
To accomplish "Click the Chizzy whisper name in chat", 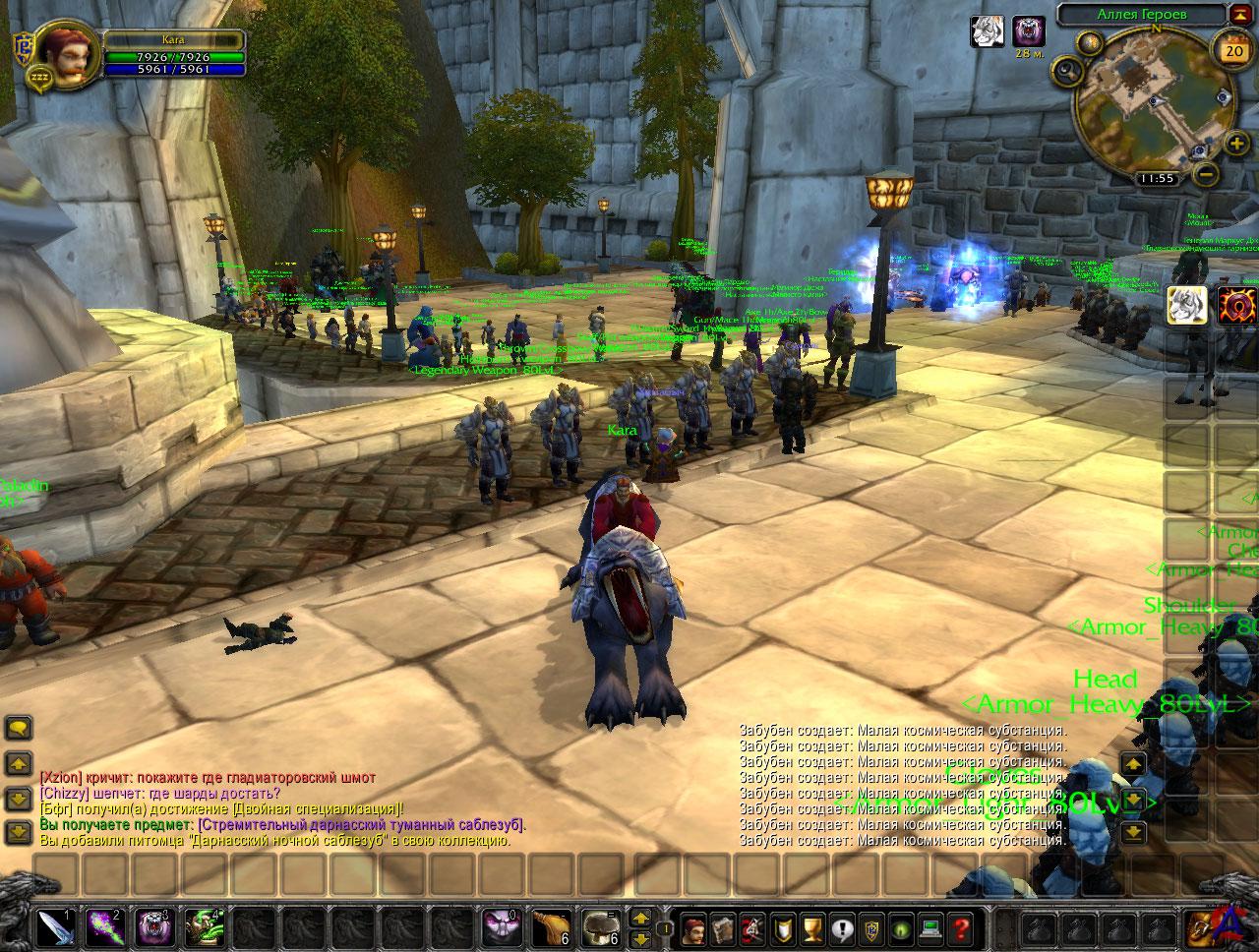I will point(64,794).
